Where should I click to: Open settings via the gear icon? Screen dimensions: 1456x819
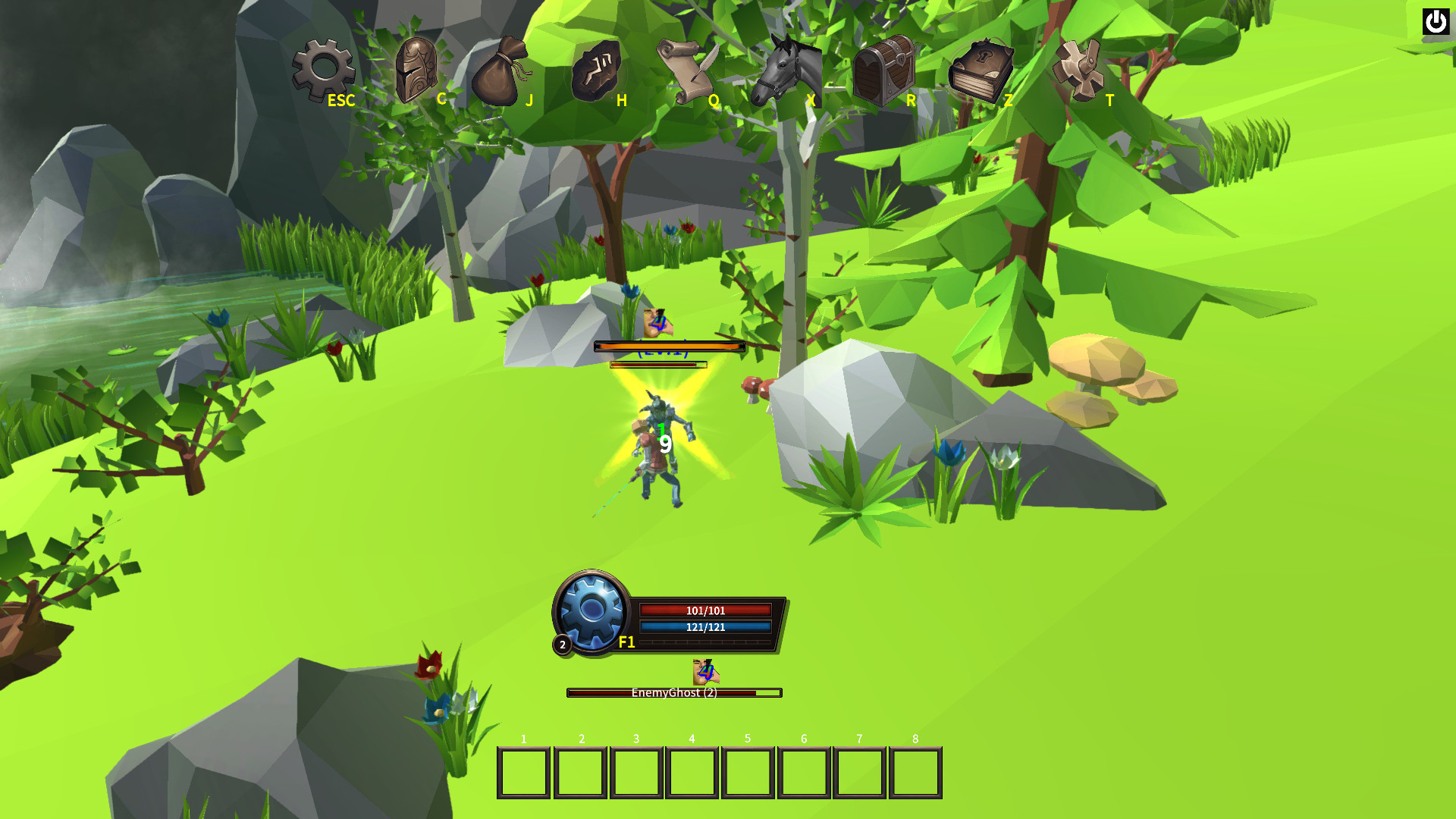point(323,70)
